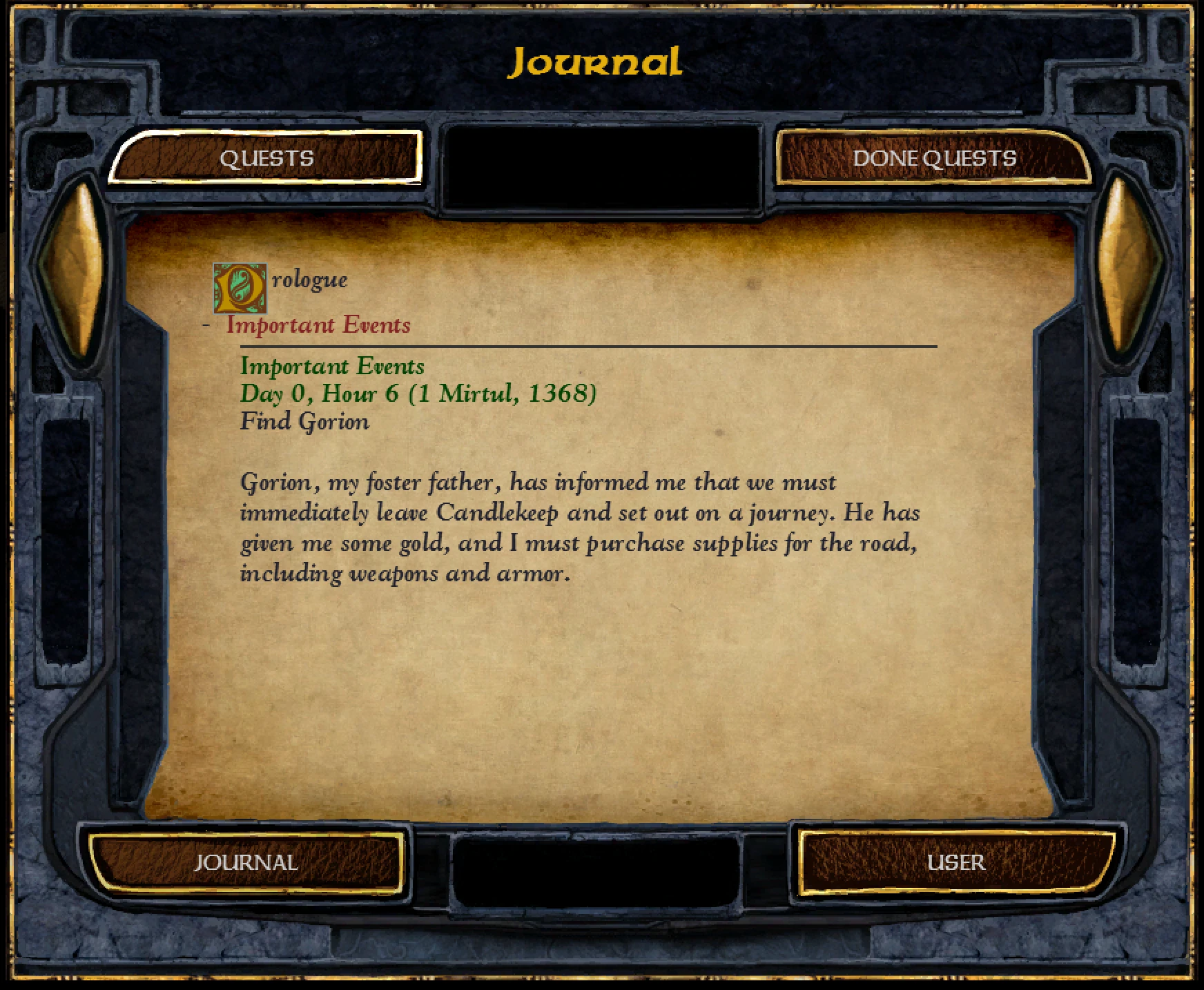Image resolution: width=1204 pixels, height=990 pixels.
Task: Toggle the User journal view
Action: 958,862
